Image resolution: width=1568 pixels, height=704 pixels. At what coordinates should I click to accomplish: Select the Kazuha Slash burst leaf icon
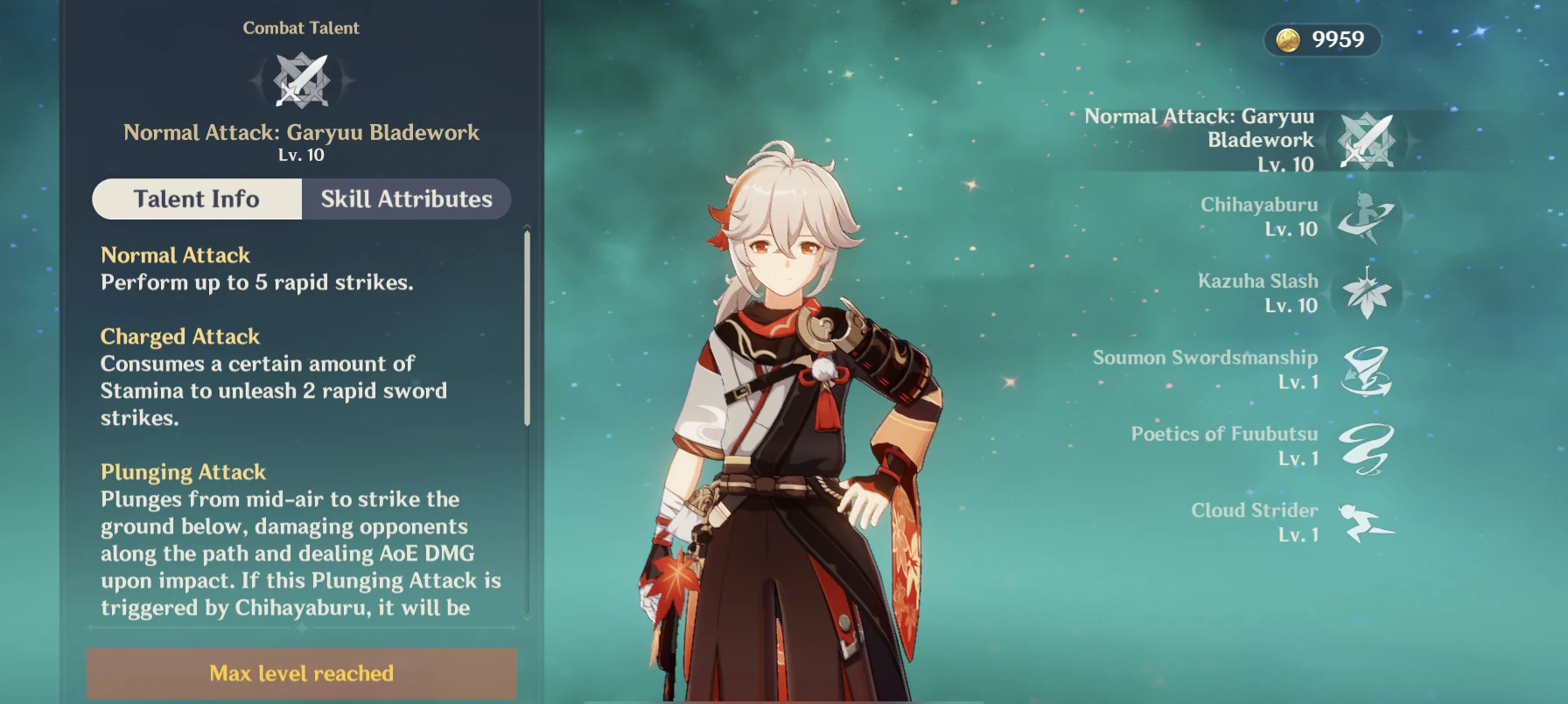pyautogui.click(x=1368, y=294)
